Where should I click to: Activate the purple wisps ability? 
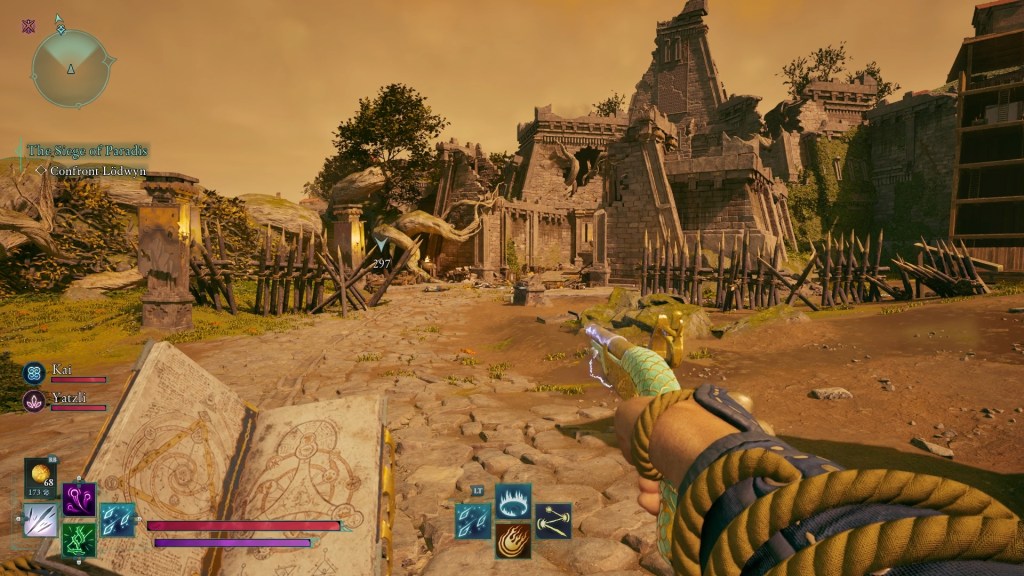[79, 498]
